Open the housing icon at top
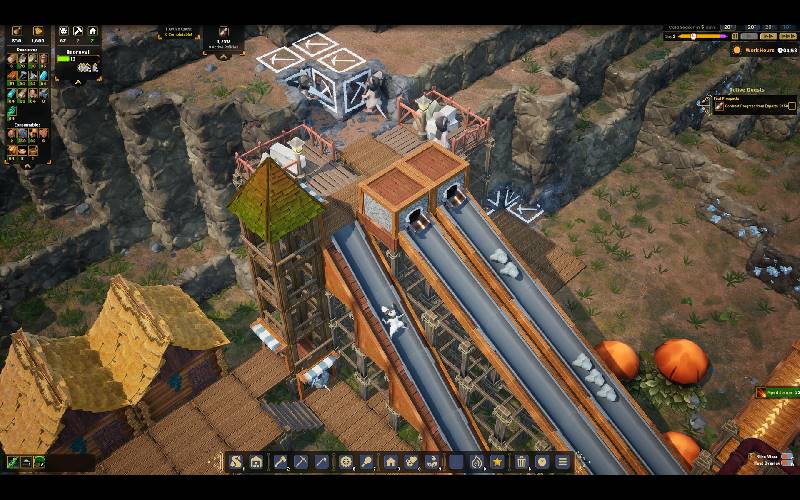The height and width of the screenshot is (500, 800). pyautogui.click(x=92, y=32)
